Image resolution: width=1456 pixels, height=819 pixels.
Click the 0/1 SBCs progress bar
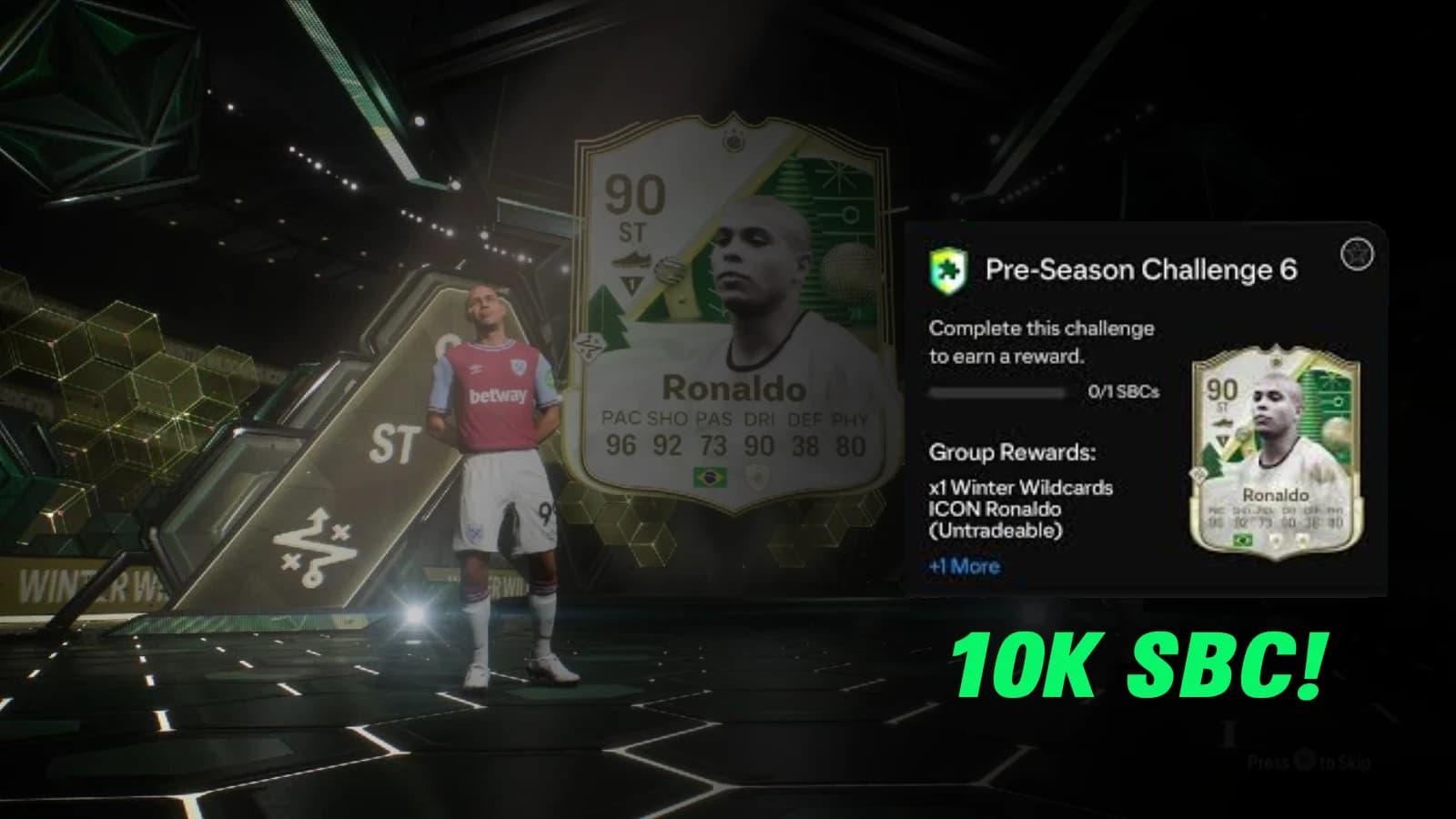pos(996,391)
